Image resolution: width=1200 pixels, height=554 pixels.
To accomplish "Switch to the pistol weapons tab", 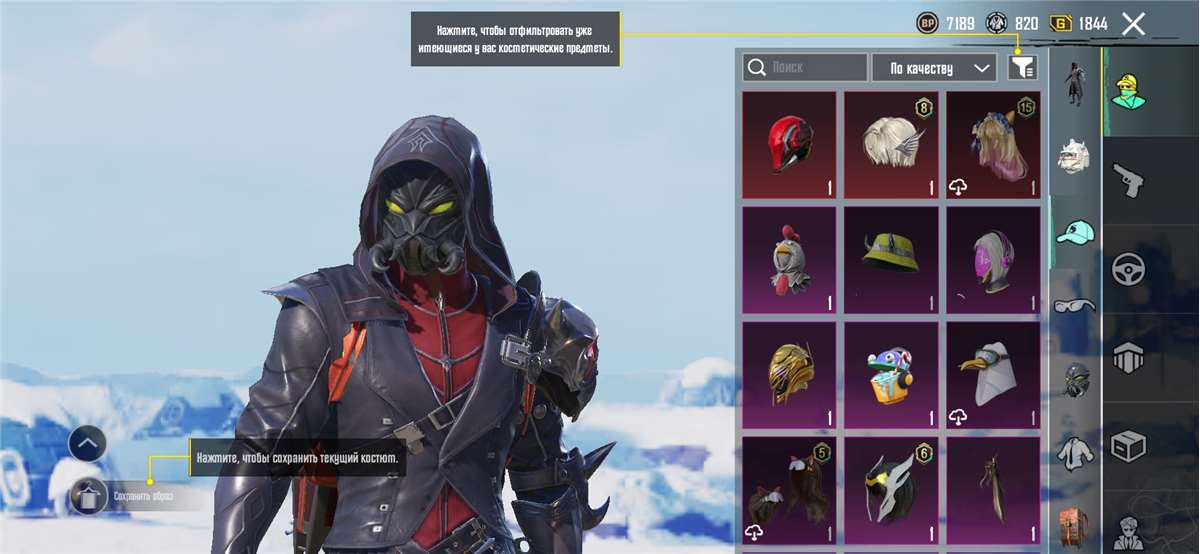I will coord(1129,182).
